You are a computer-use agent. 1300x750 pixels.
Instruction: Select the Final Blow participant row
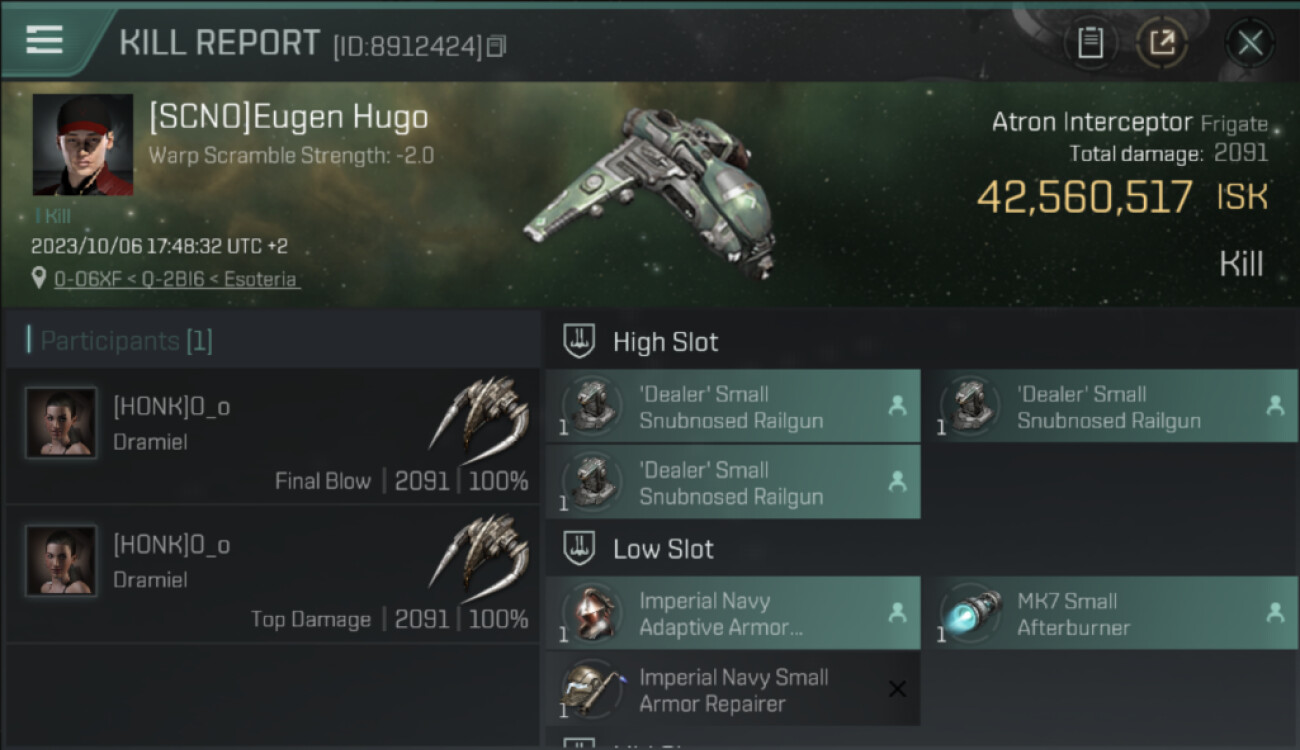(272, 436)
